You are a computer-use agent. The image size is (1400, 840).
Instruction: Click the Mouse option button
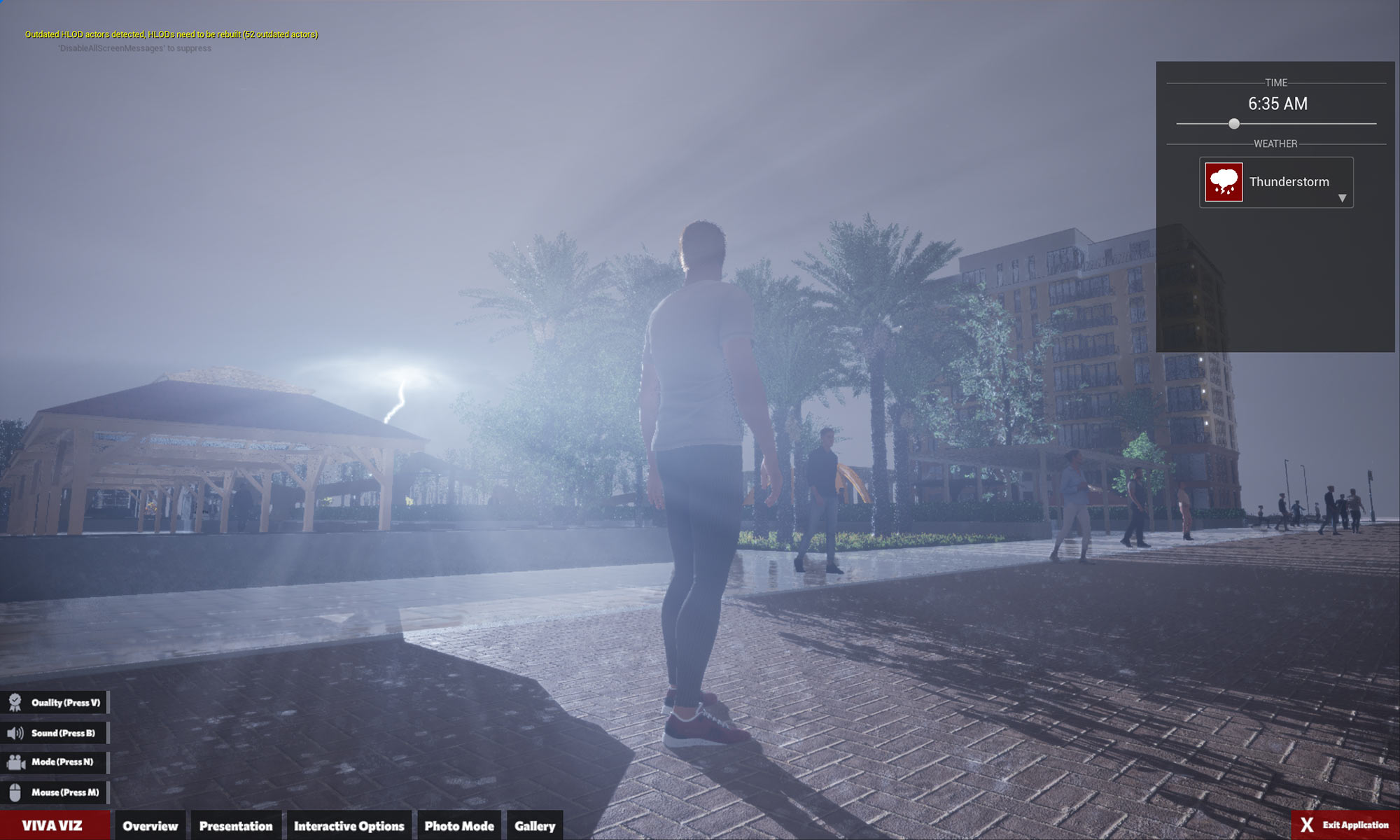[x=55, y=792]
